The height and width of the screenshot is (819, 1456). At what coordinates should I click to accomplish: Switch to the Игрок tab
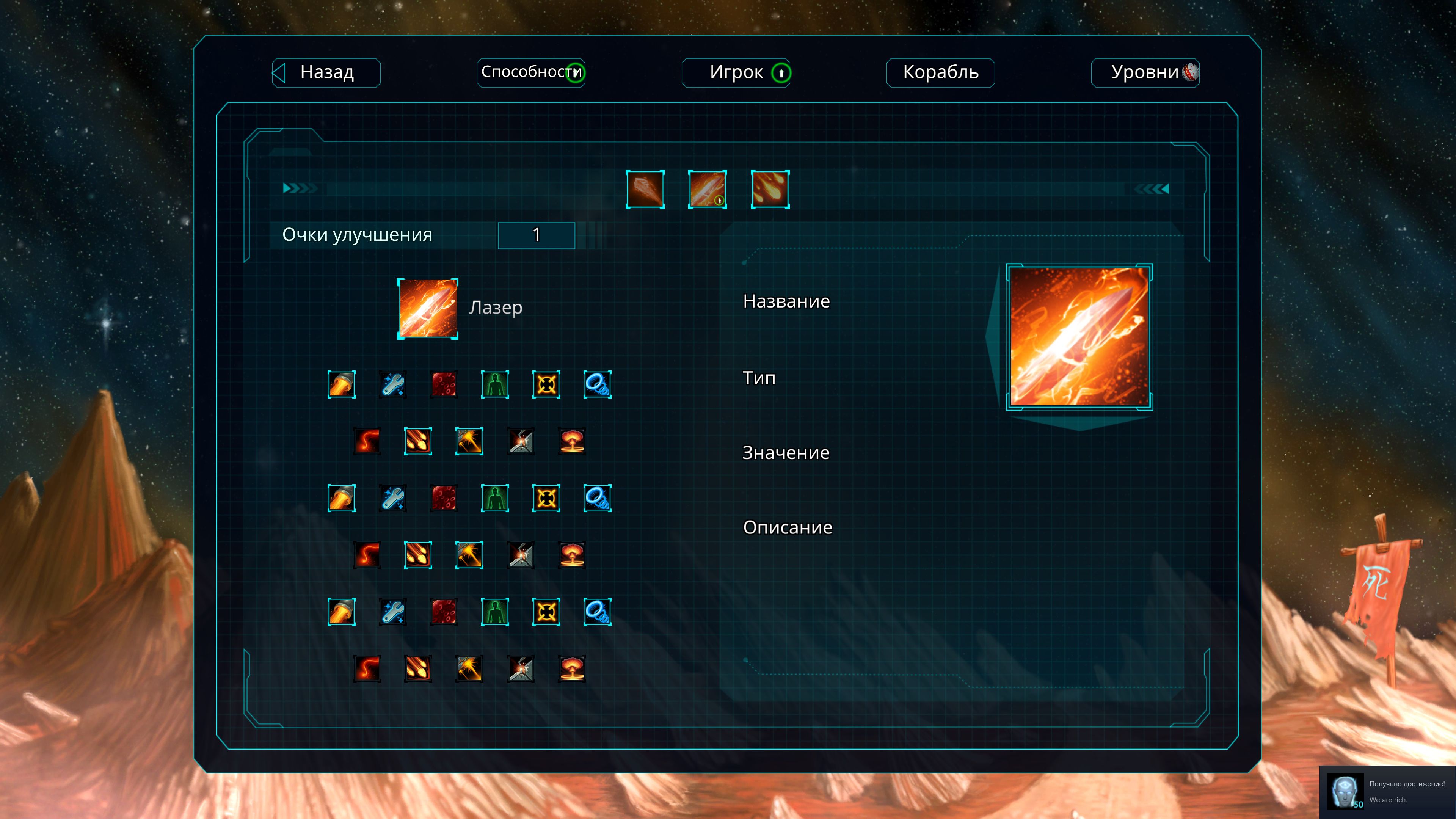735,73
